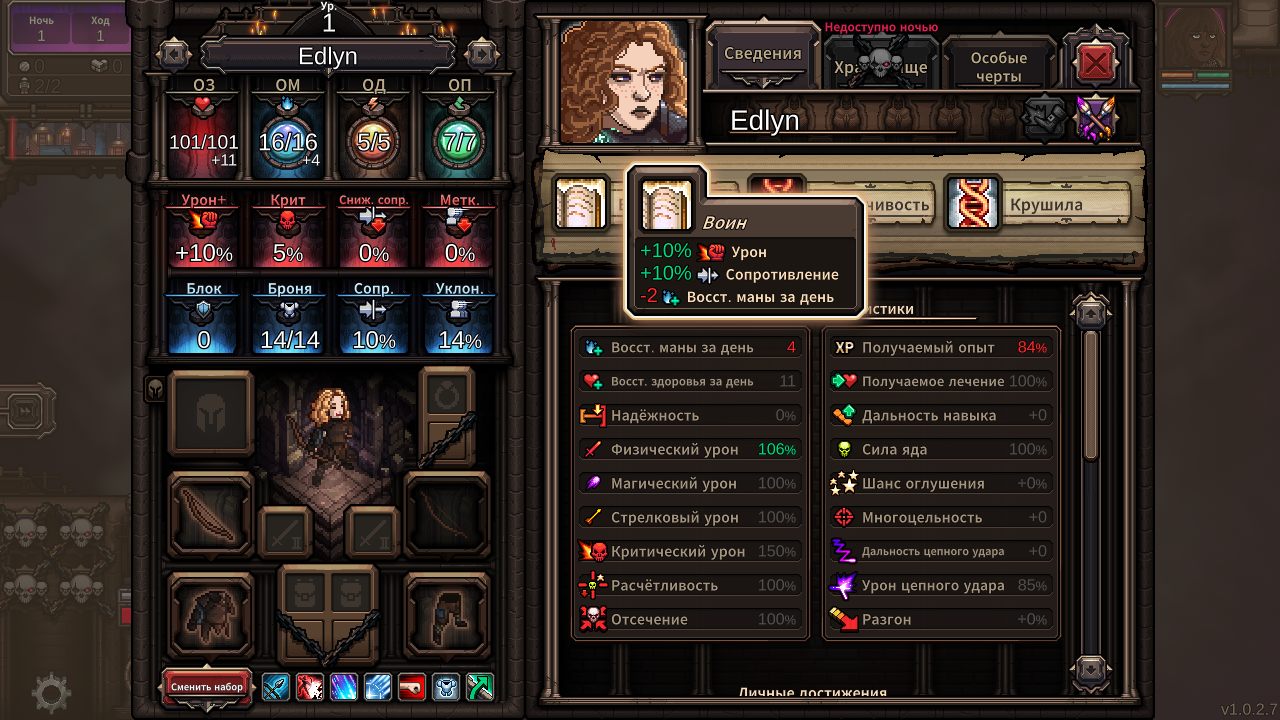Choose the armor chestplate skill icon
This screenshot has width=1280, height=720.
pos(446,687)
